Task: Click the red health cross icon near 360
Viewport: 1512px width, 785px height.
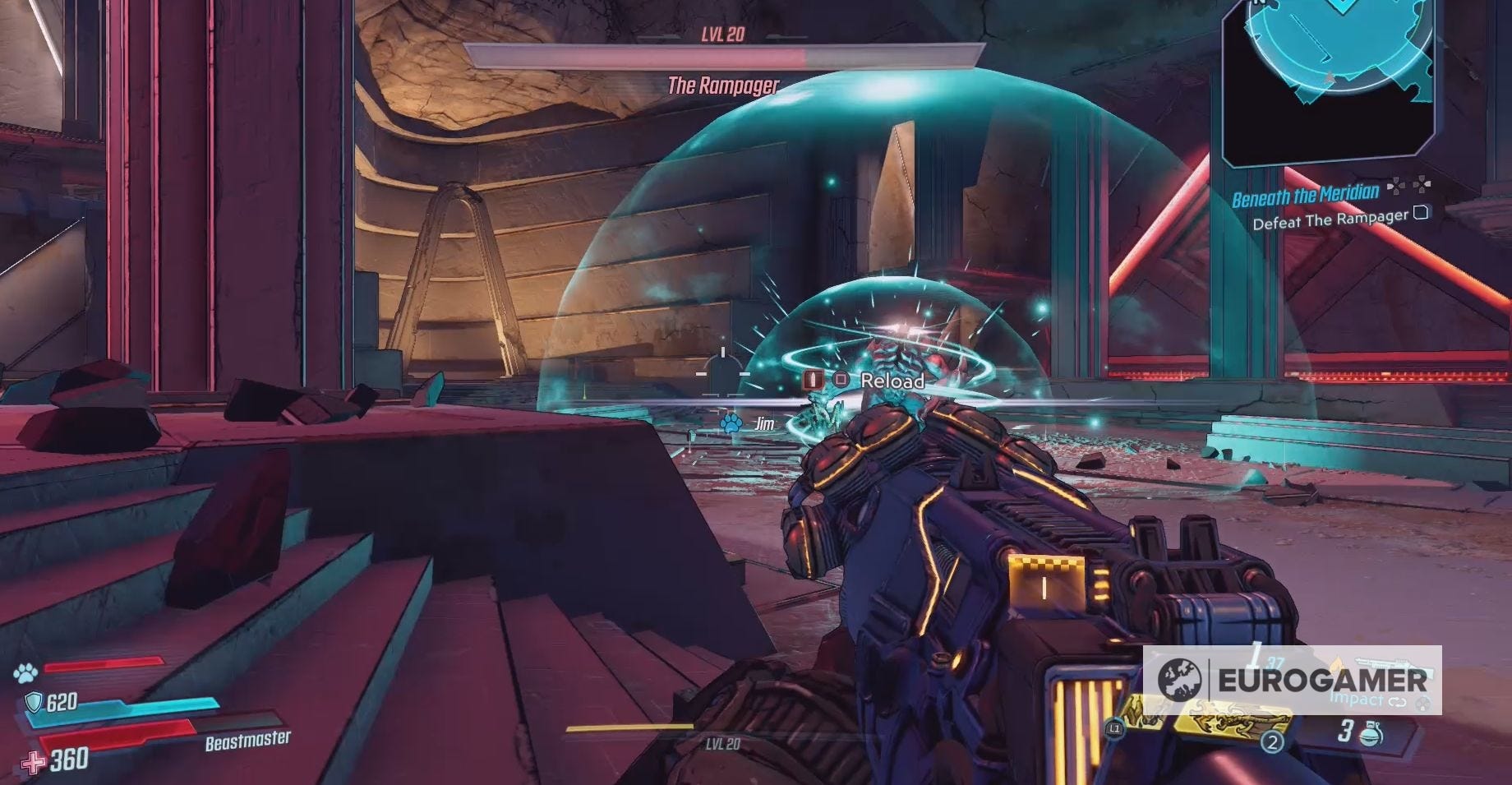Action: click(x=32, y=762)
